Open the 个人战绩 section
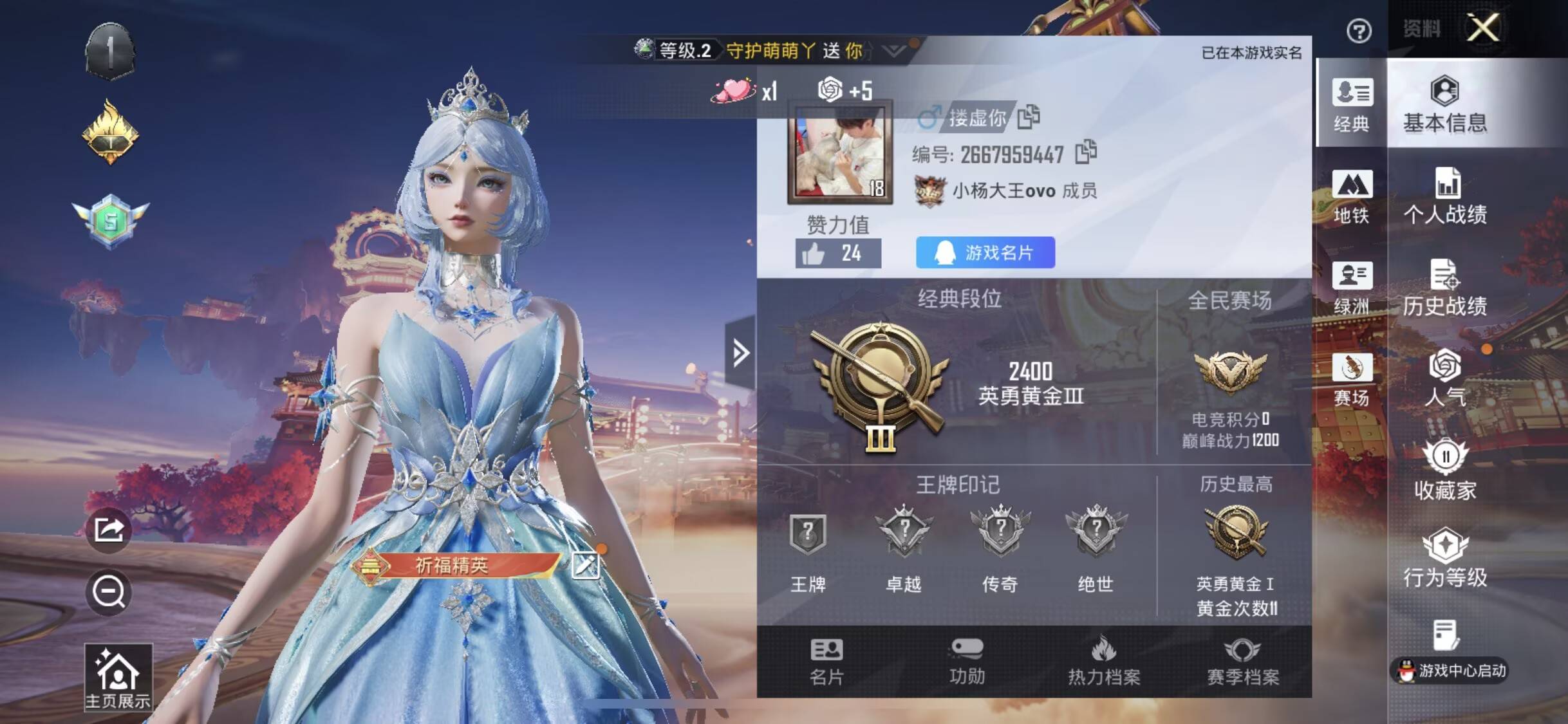Image resolution: width=1568 pixels, height=724 pixels. [x=1445, y=196]
